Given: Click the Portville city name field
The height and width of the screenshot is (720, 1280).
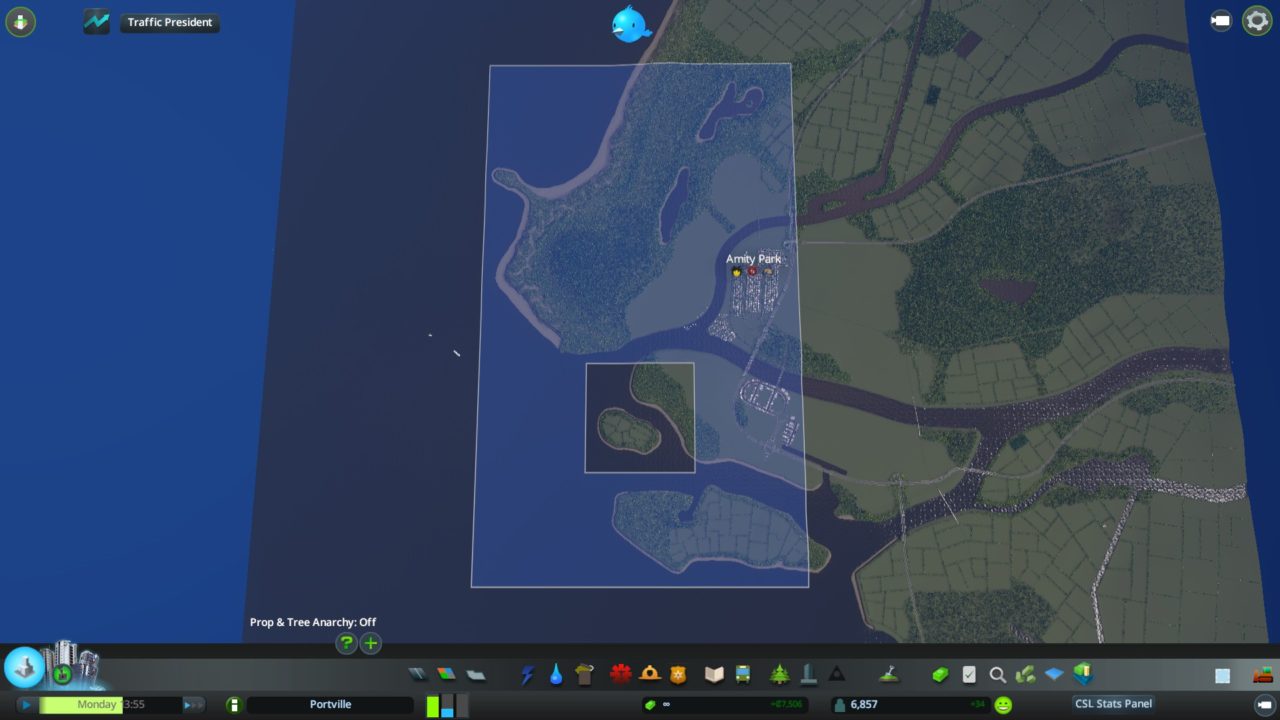Looking at the screenshot, I should (330, 704).
